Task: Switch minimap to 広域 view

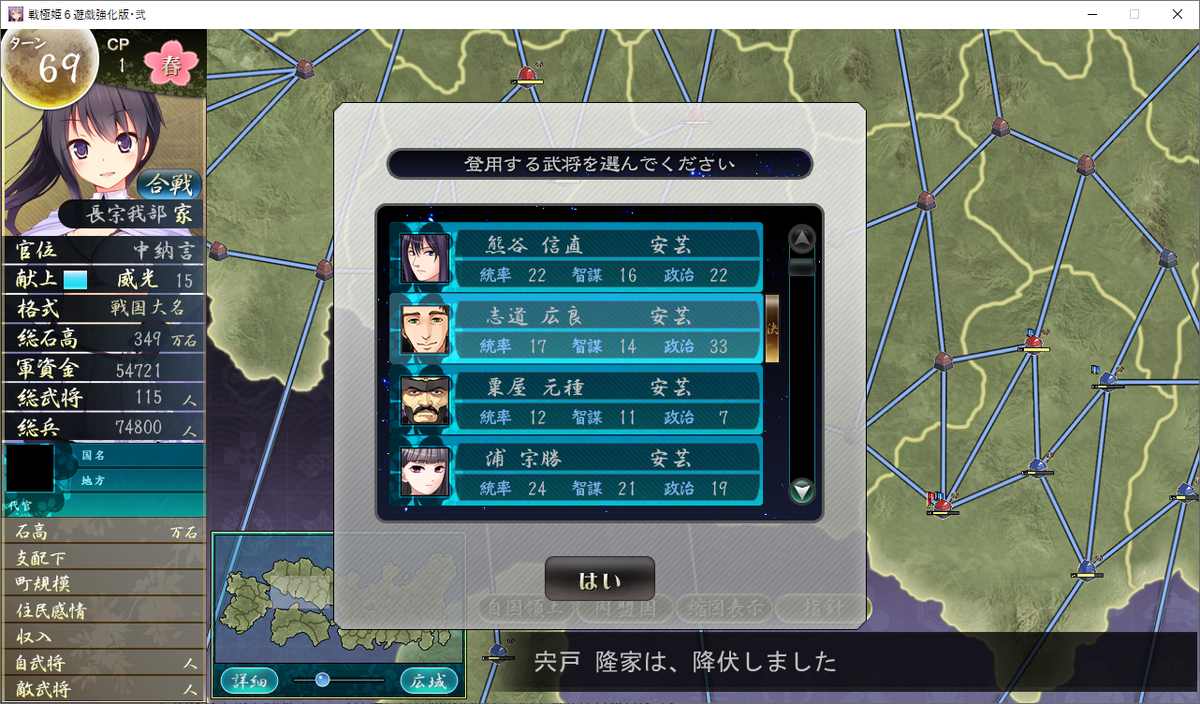Action: pos(429,681)
